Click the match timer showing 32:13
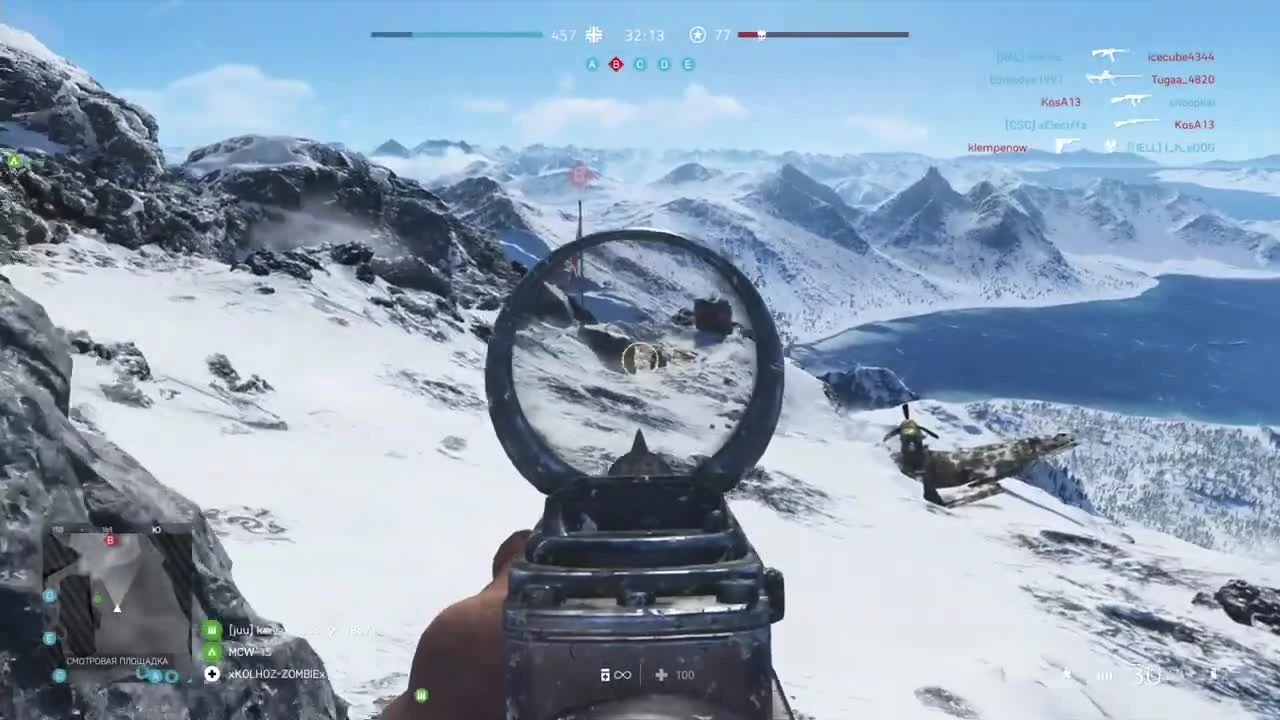 644,35
